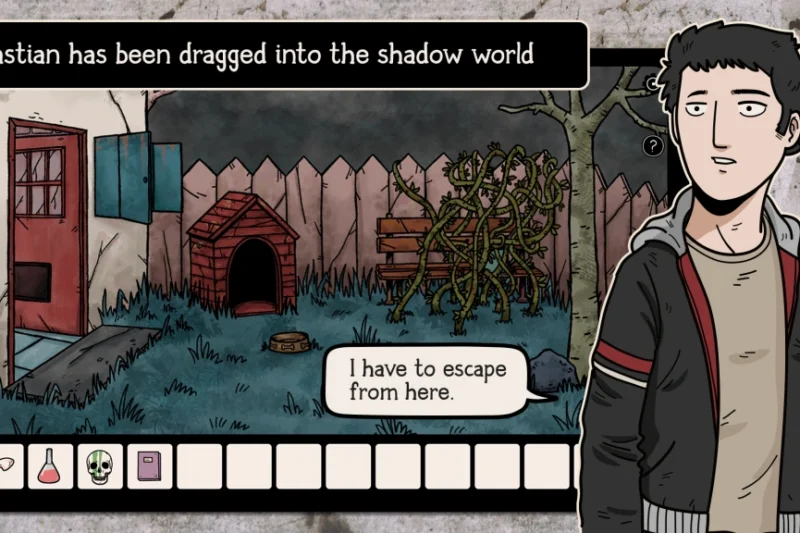
Task: Open the question mark hint button
Action: [x=653, y=146]
